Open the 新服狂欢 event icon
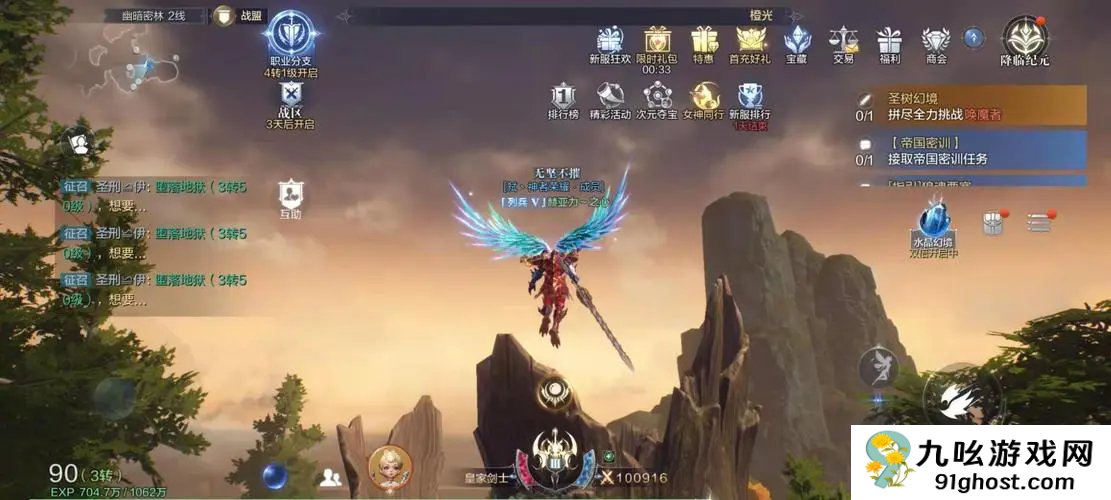The width and height of the screenshot is (1111, 500). (610, 41)
